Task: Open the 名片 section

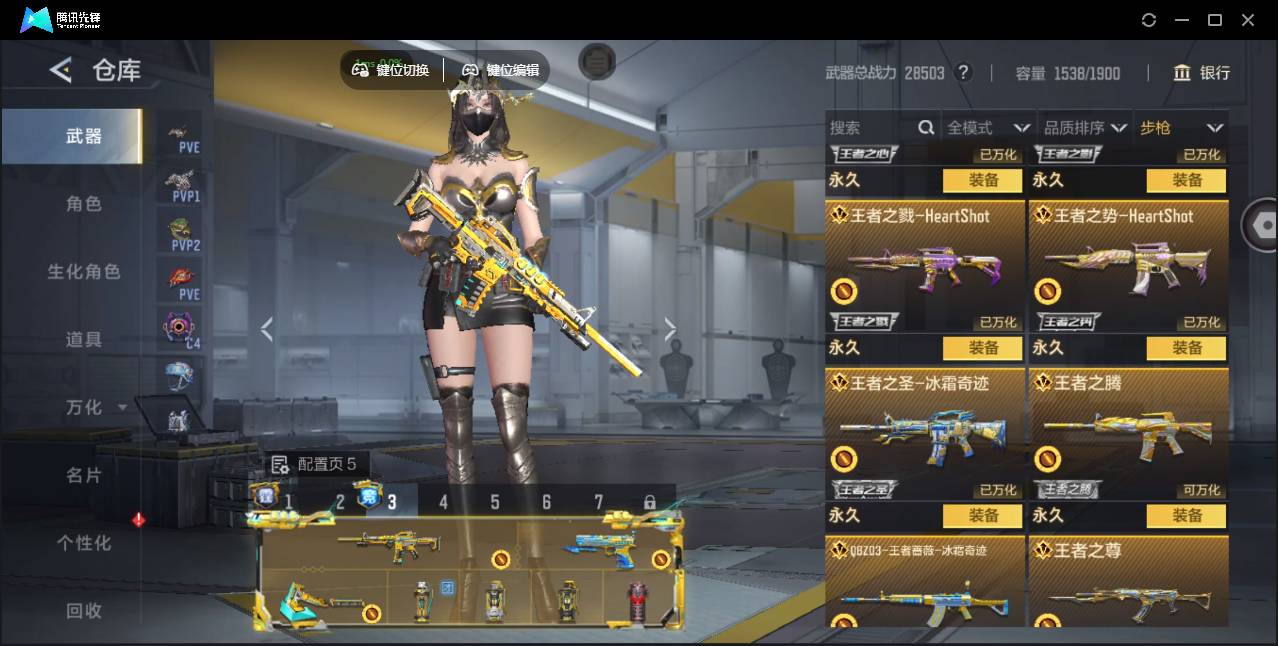Action: click(84, 475)
